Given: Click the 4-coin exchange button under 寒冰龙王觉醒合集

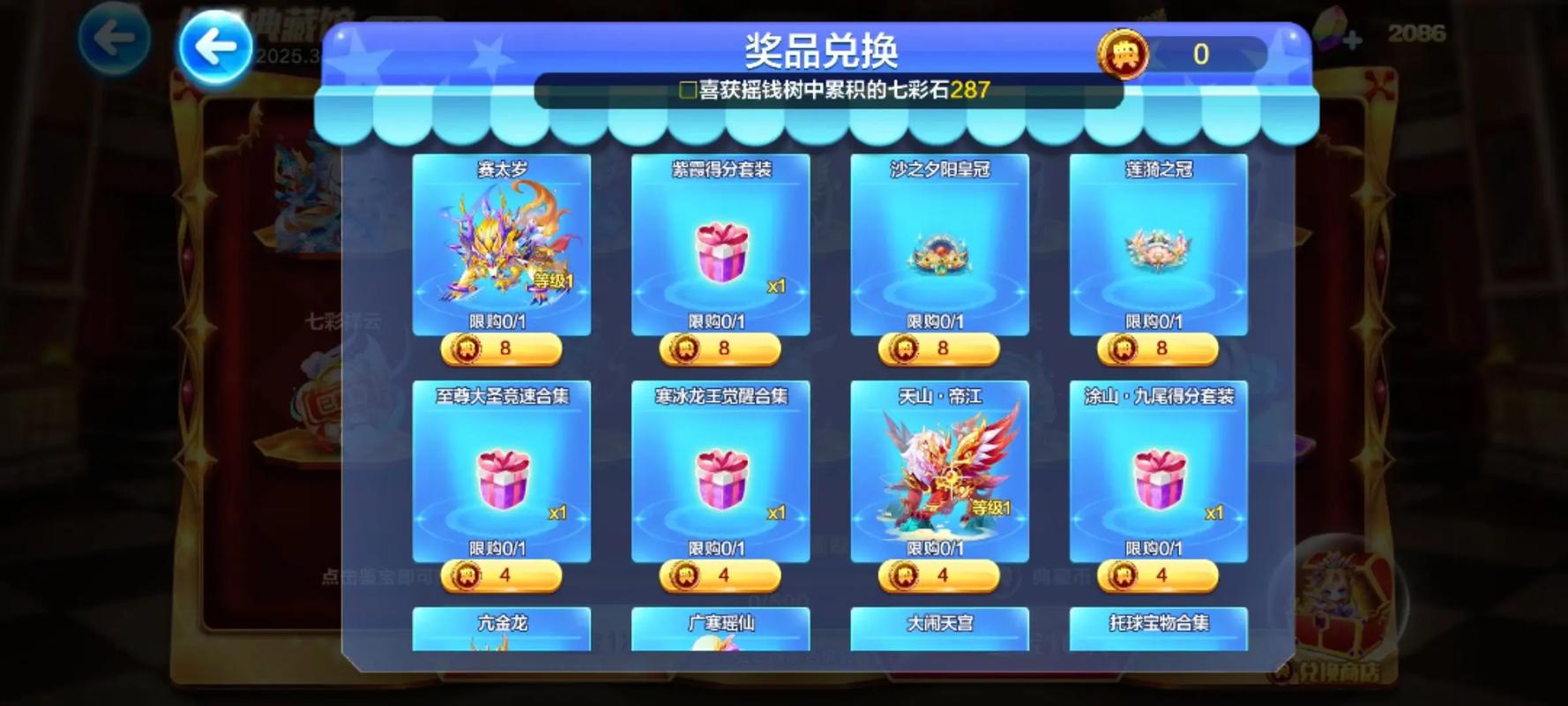Looking at the screenshot, I should 719,576.
